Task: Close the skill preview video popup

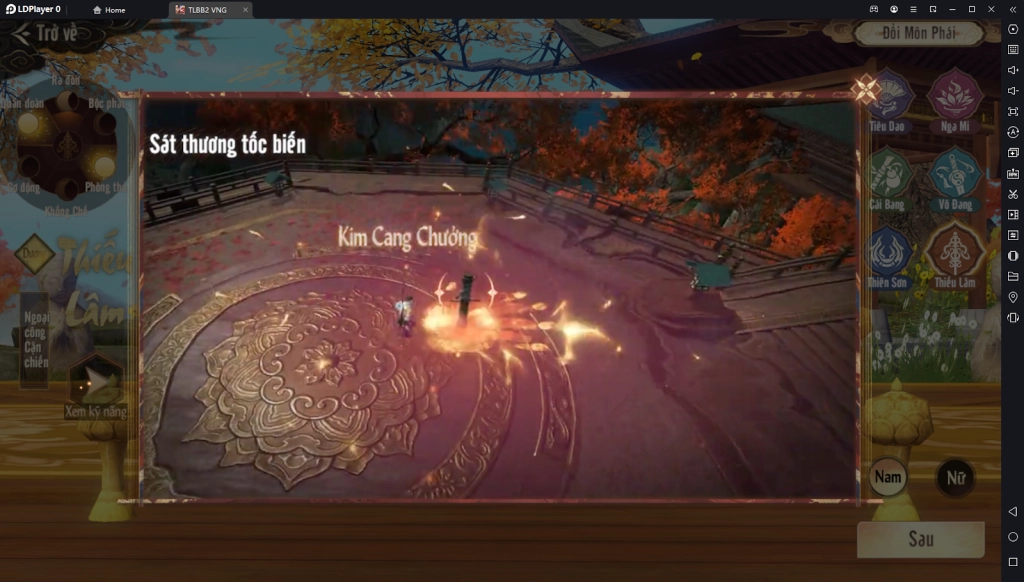Action: point(865,91)
